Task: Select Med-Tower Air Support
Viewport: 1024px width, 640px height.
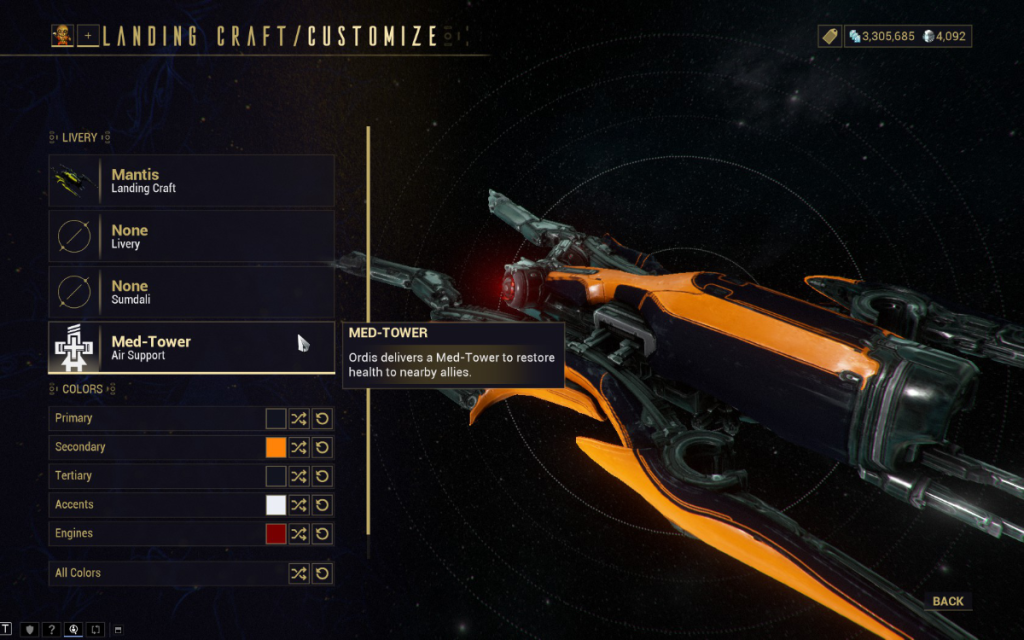Action: tap(191, 348)
